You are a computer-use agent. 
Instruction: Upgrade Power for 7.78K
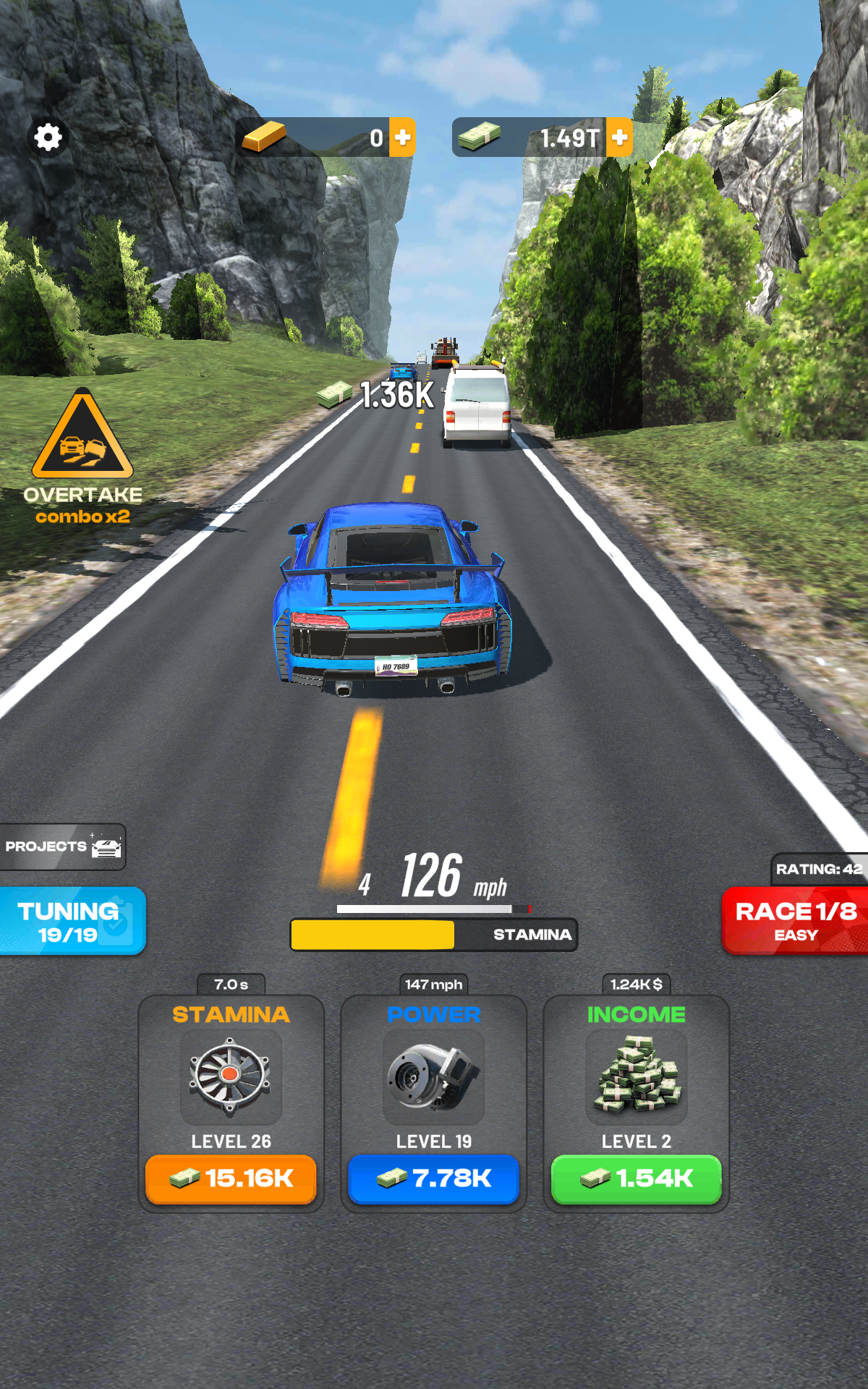click(433, 1179)
